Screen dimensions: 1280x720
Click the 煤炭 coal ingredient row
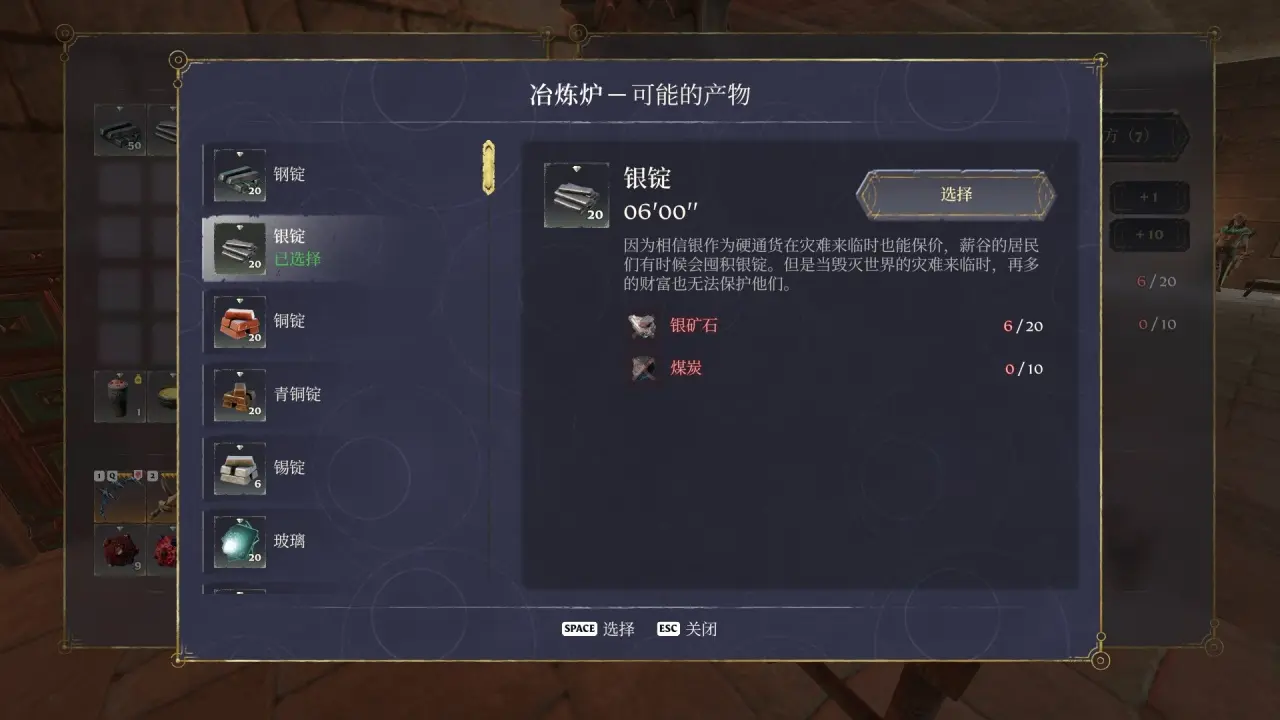835,368
